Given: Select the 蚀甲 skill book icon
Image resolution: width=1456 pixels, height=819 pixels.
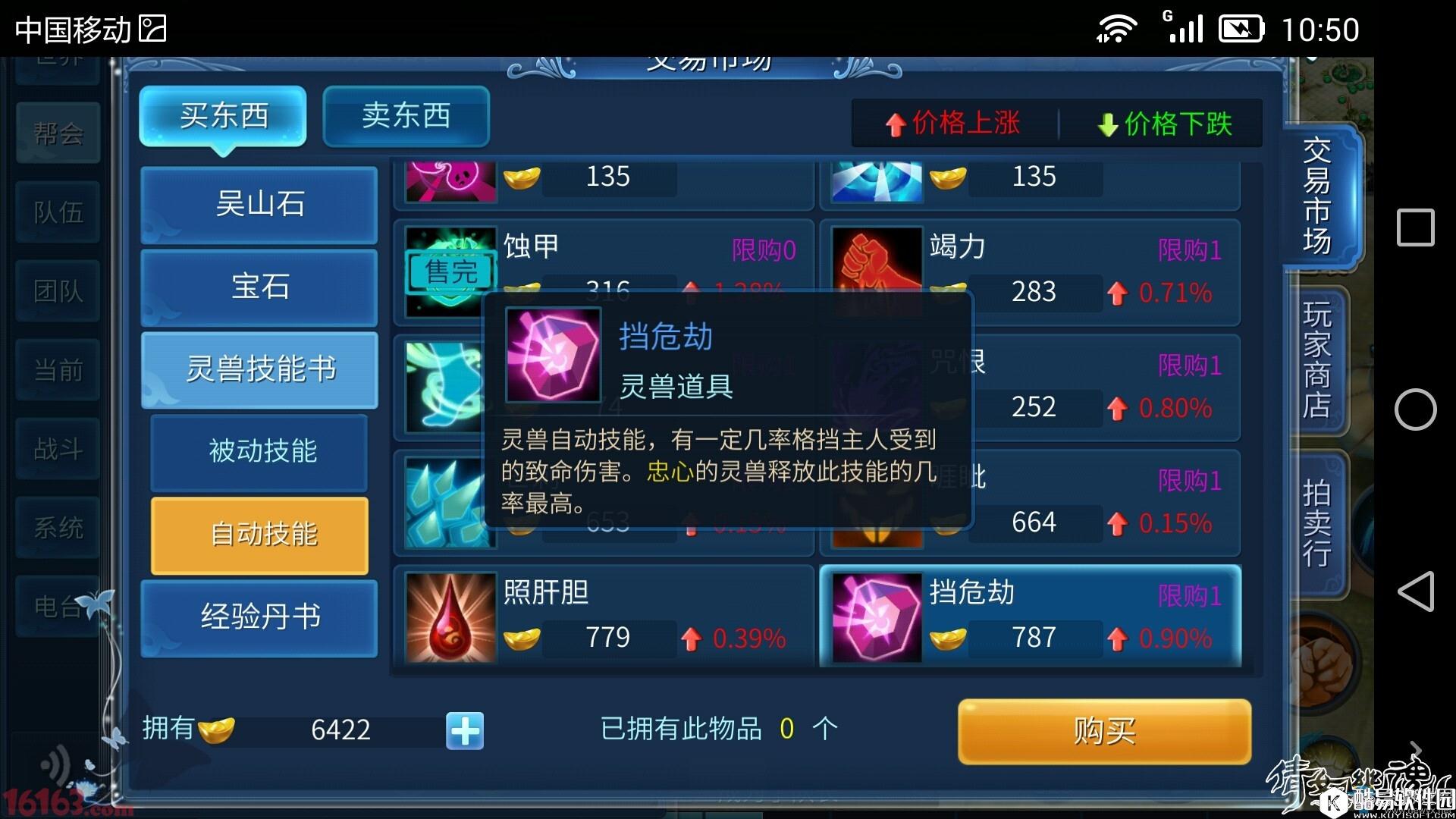Looking at the screenshot, I should (449, 271).
